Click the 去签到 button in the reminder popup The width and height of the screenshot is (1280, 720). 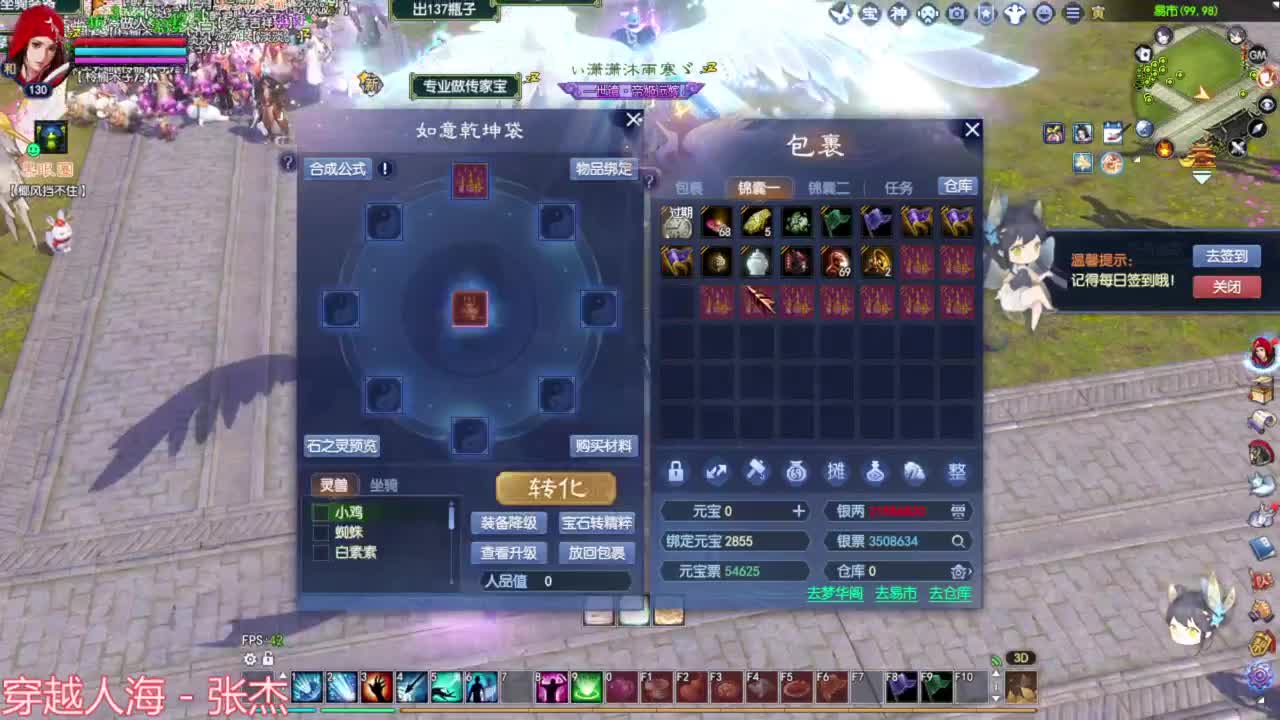1227,256
